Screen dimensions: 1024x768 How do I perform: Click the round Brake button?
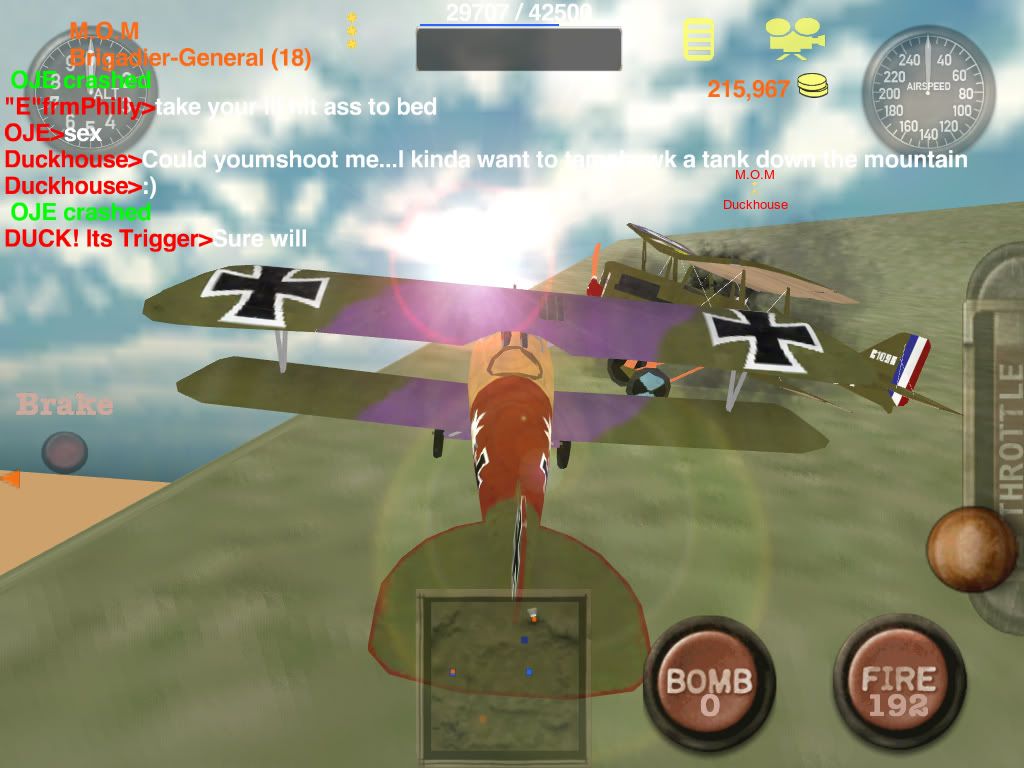tap(64, 452)
